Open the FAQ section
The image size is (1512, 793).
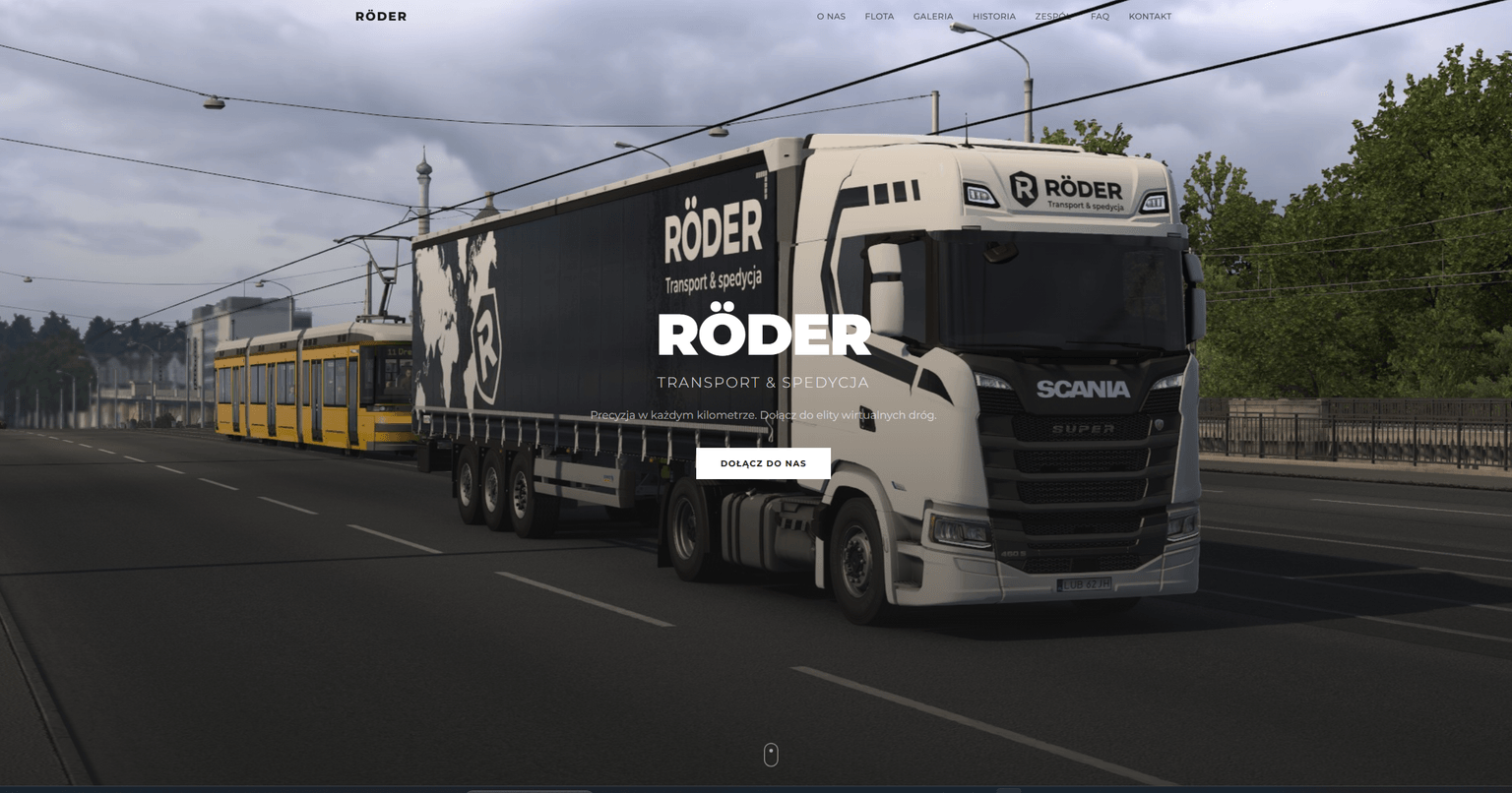[1100, 16]
